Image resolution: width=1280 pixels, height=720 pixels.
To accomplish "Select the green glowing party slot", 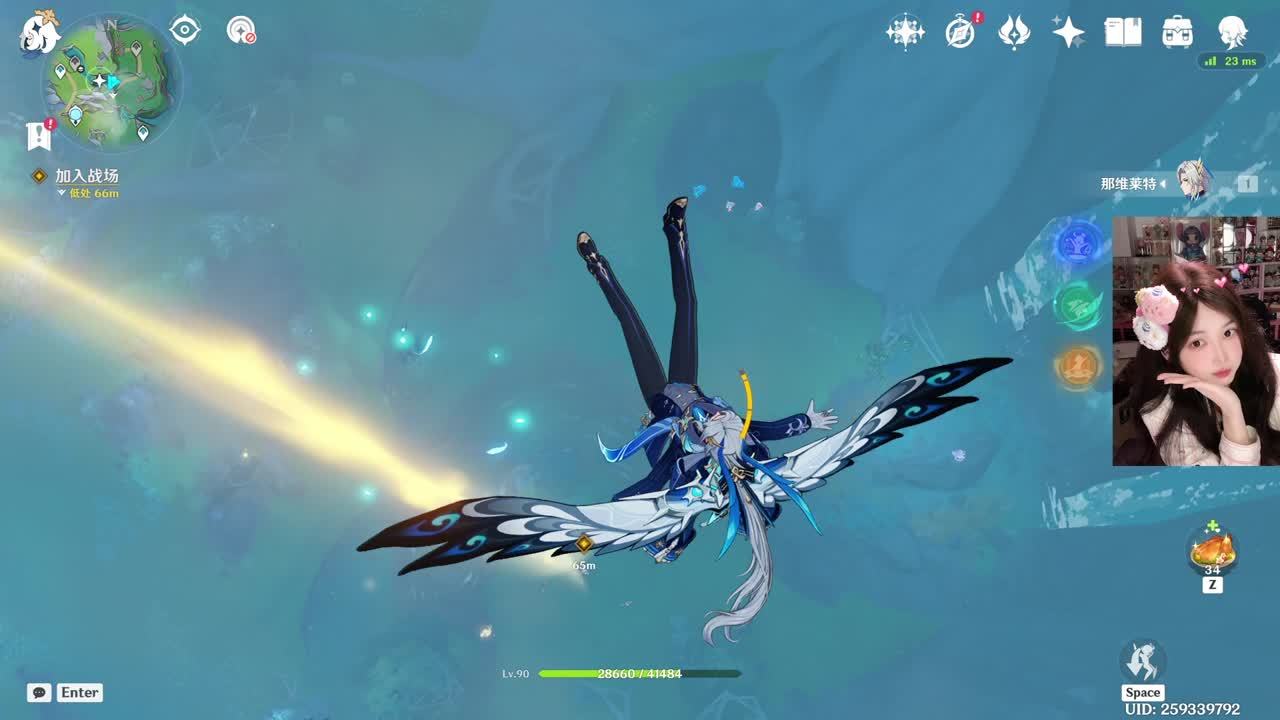I will tap(1078, 305).
